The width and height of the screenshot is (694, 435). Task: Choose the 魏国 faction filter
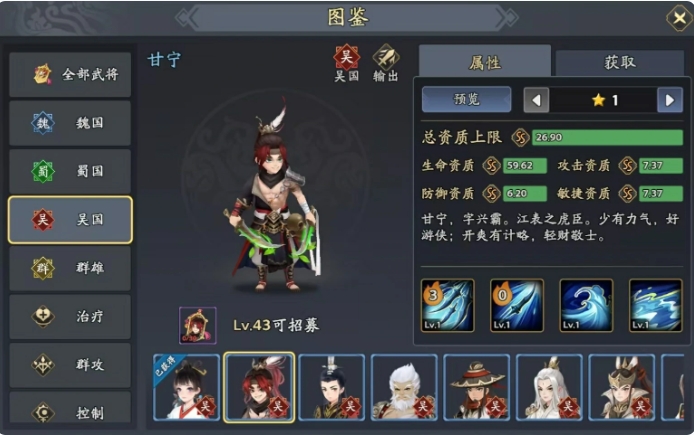(70, 123)
